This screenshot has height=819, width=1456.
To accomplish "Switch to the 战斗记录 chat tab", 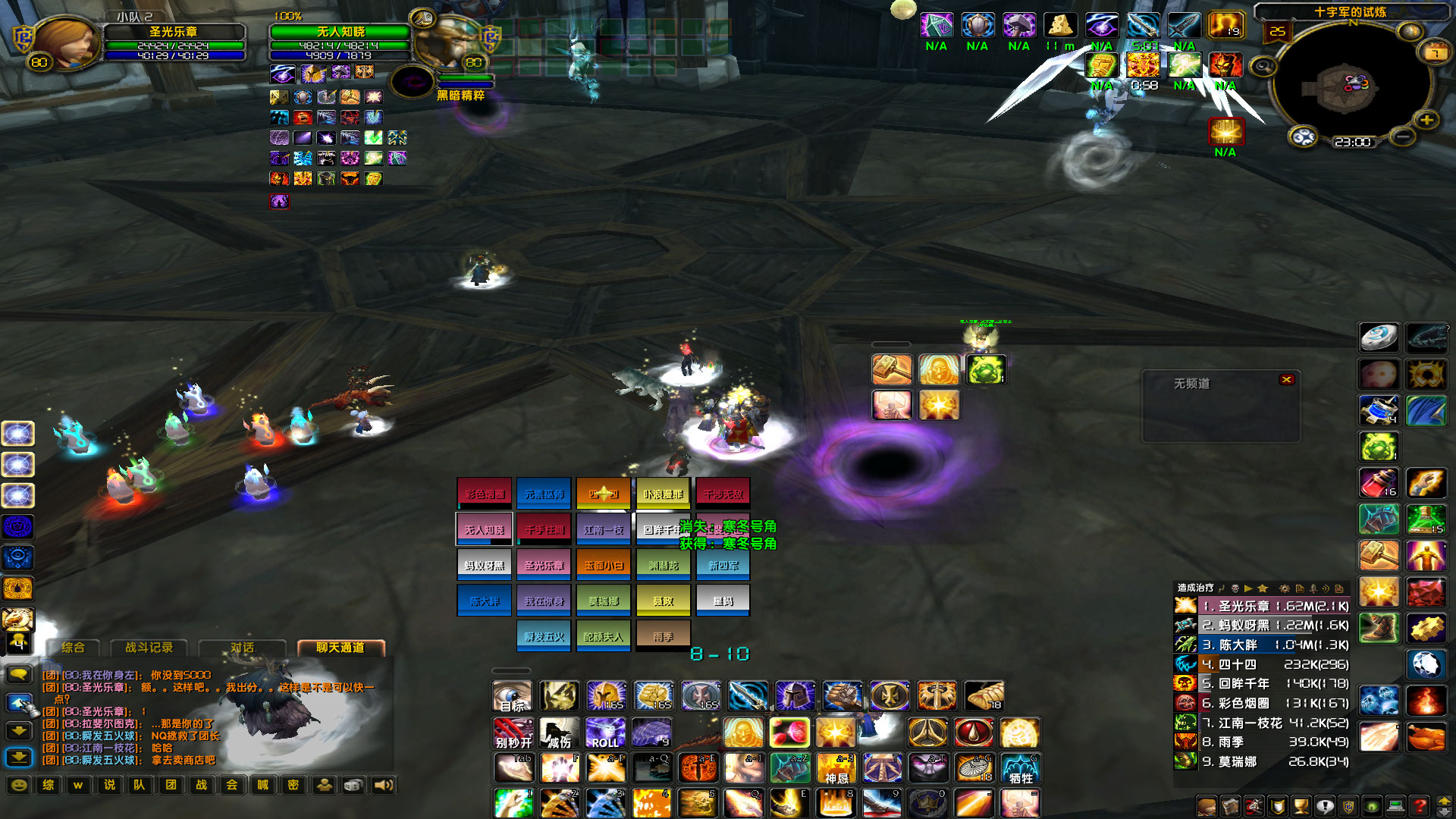I will (149, 648).
